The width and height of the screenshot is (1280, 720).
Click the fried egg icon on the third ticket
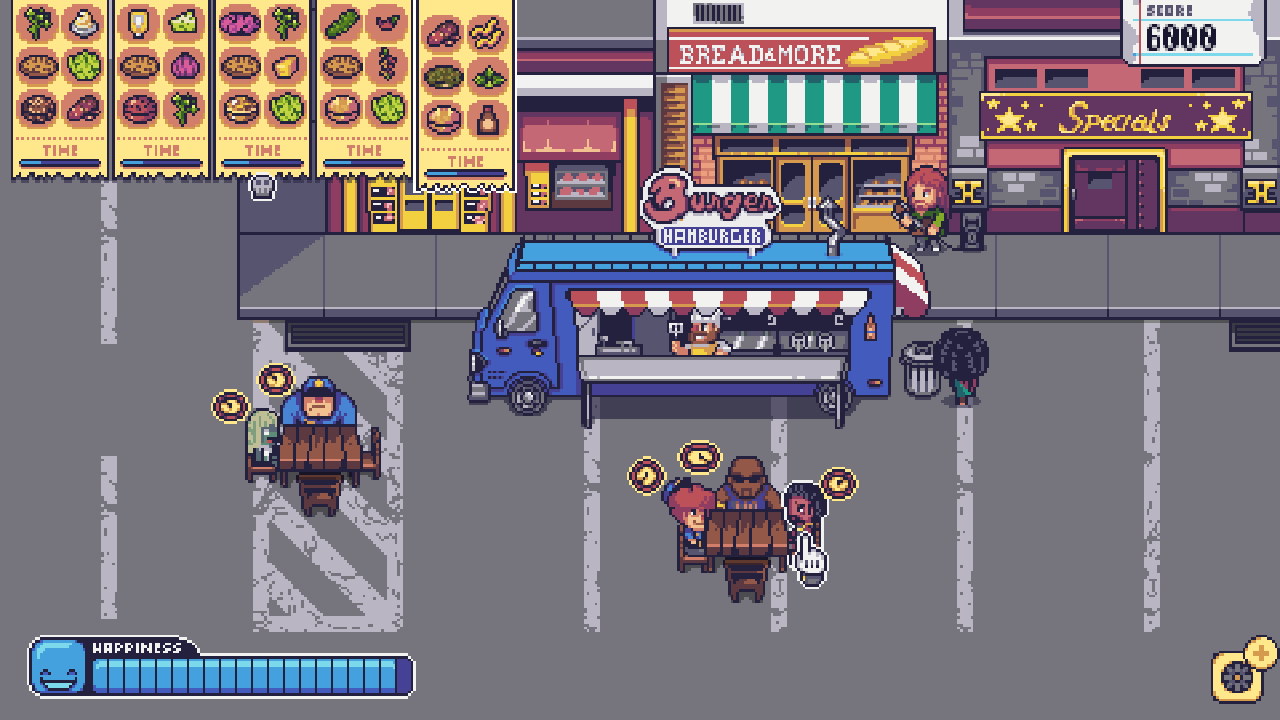[x=242, y=108]
